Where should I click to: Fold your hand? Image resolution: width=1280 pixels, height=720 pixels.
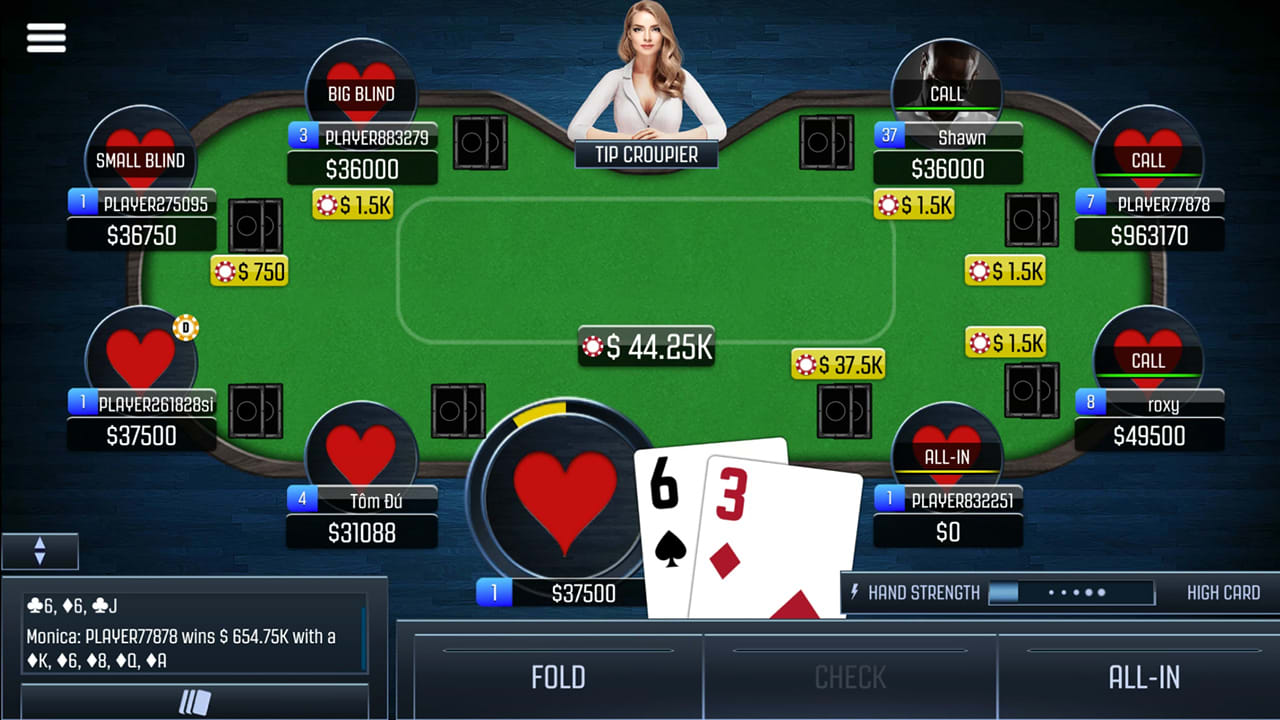coord(557,677)
